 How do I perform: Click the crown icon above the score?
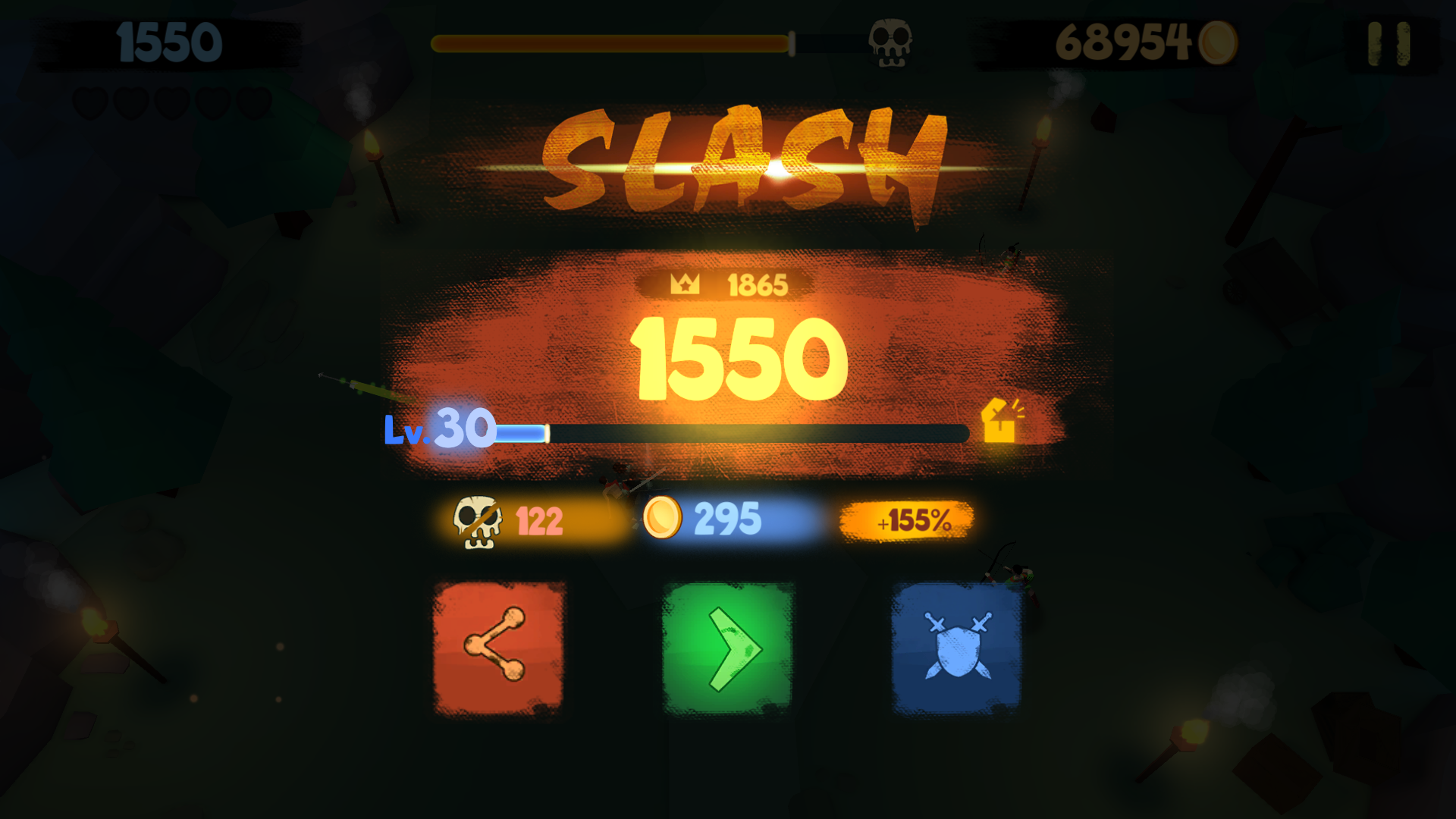pos(684,284)
